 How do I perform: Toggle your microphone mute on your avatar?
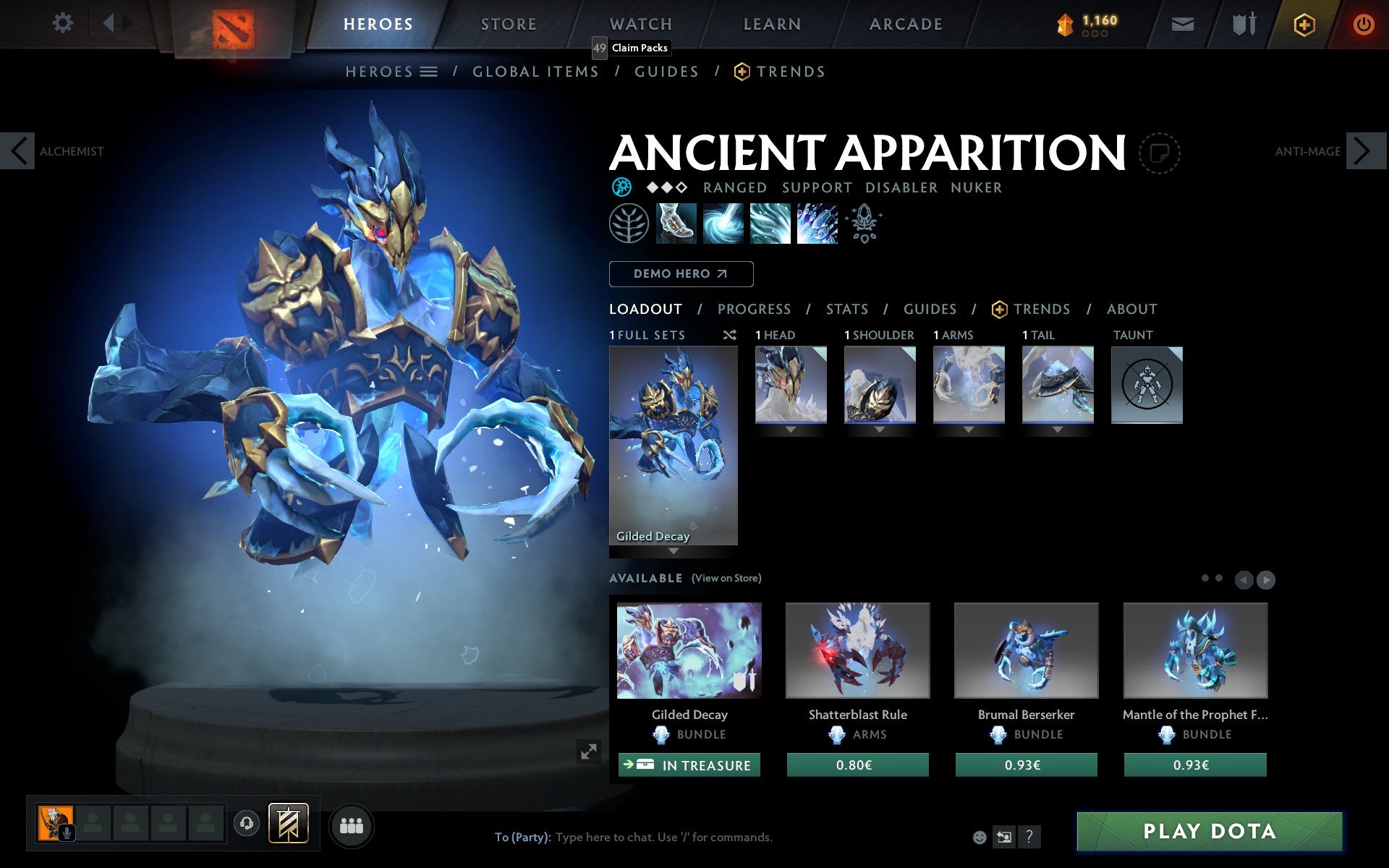(x=68, y=833)
